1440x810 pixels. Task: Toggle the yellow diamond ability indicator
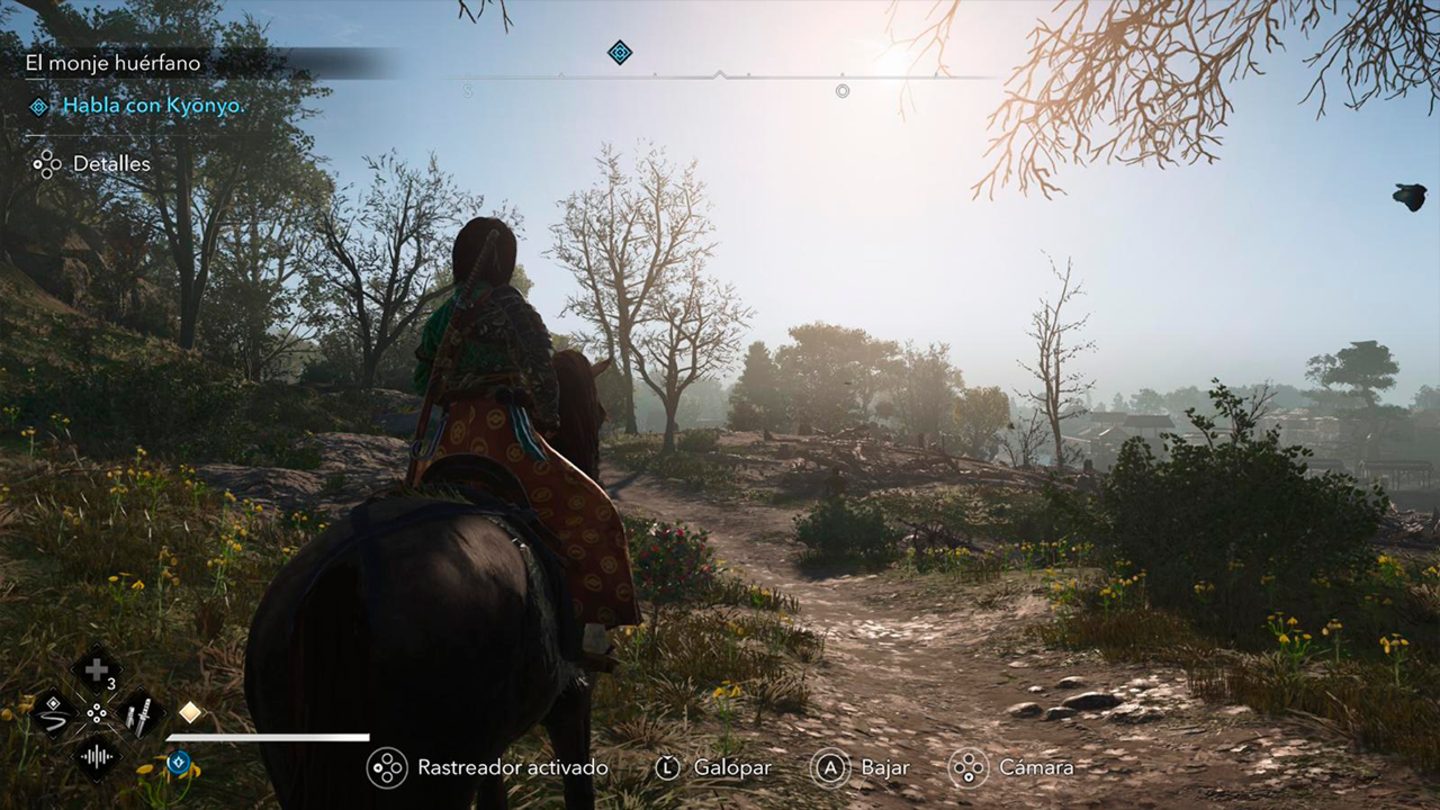[189, 712]
